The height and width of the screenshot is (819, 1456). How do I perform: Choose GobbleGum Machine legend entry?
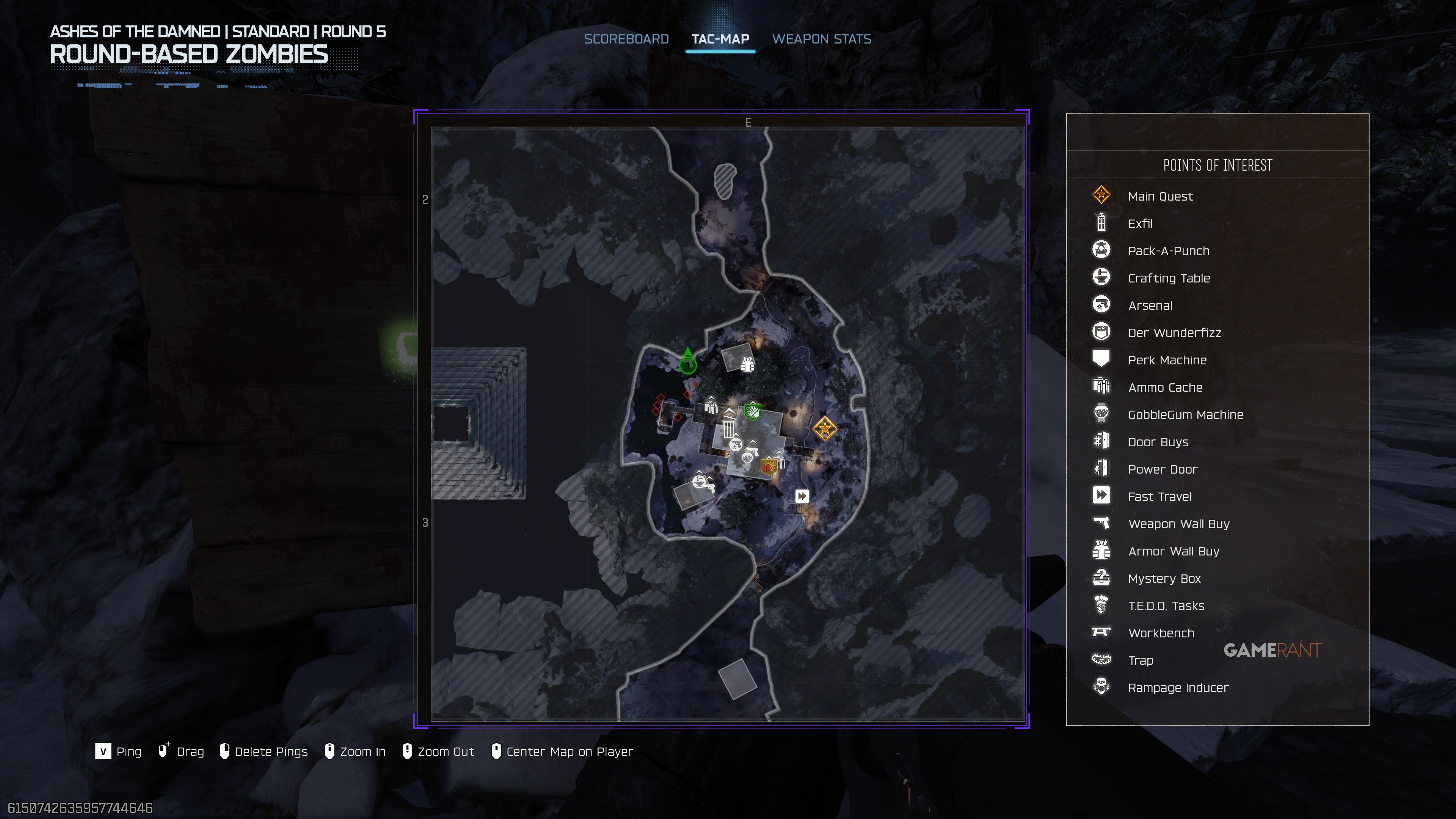[x=1185, y=415]
